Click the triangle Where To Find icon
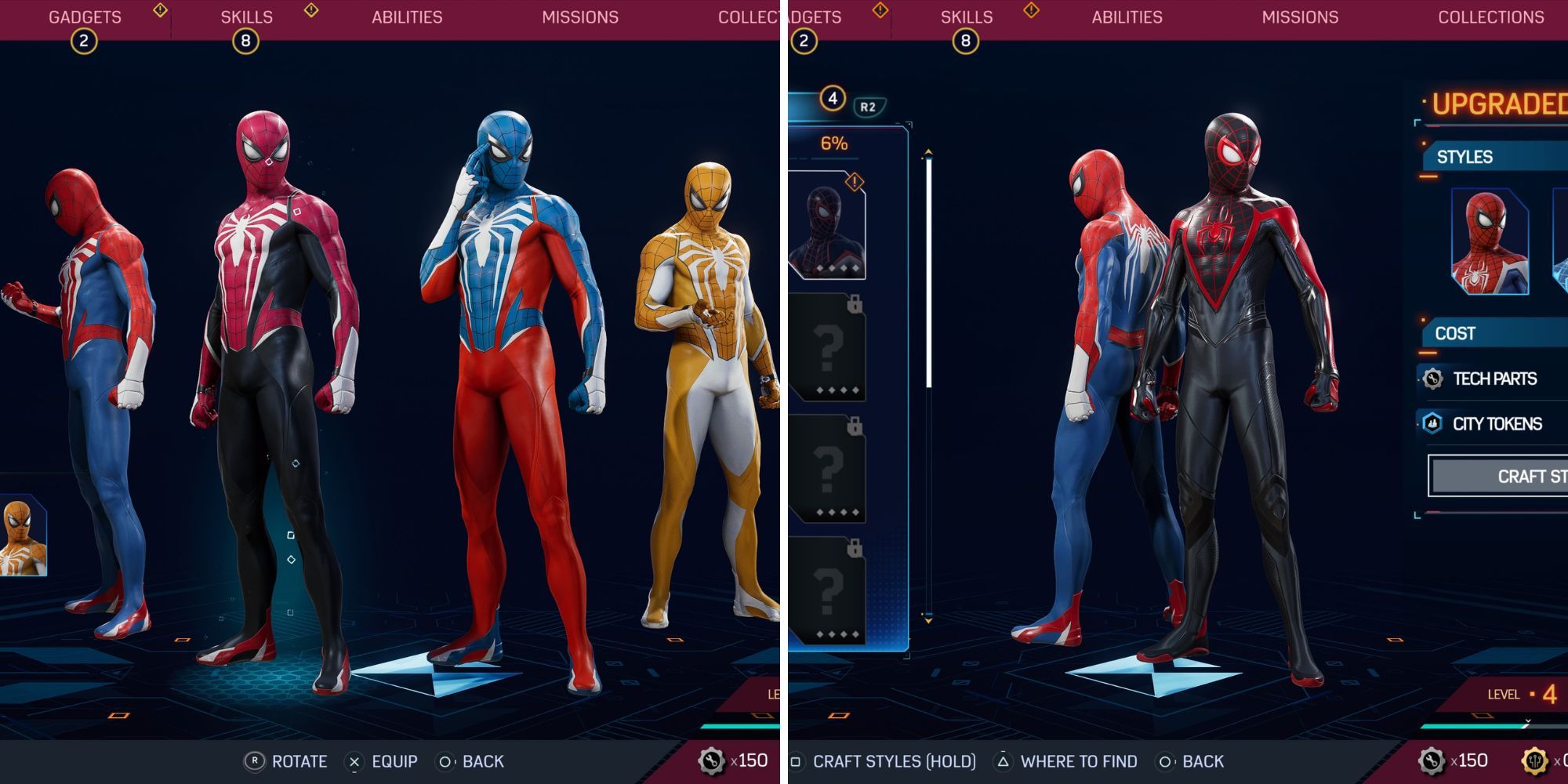Viewport: 1568px width, 784px height. [x=1004, y=760]
